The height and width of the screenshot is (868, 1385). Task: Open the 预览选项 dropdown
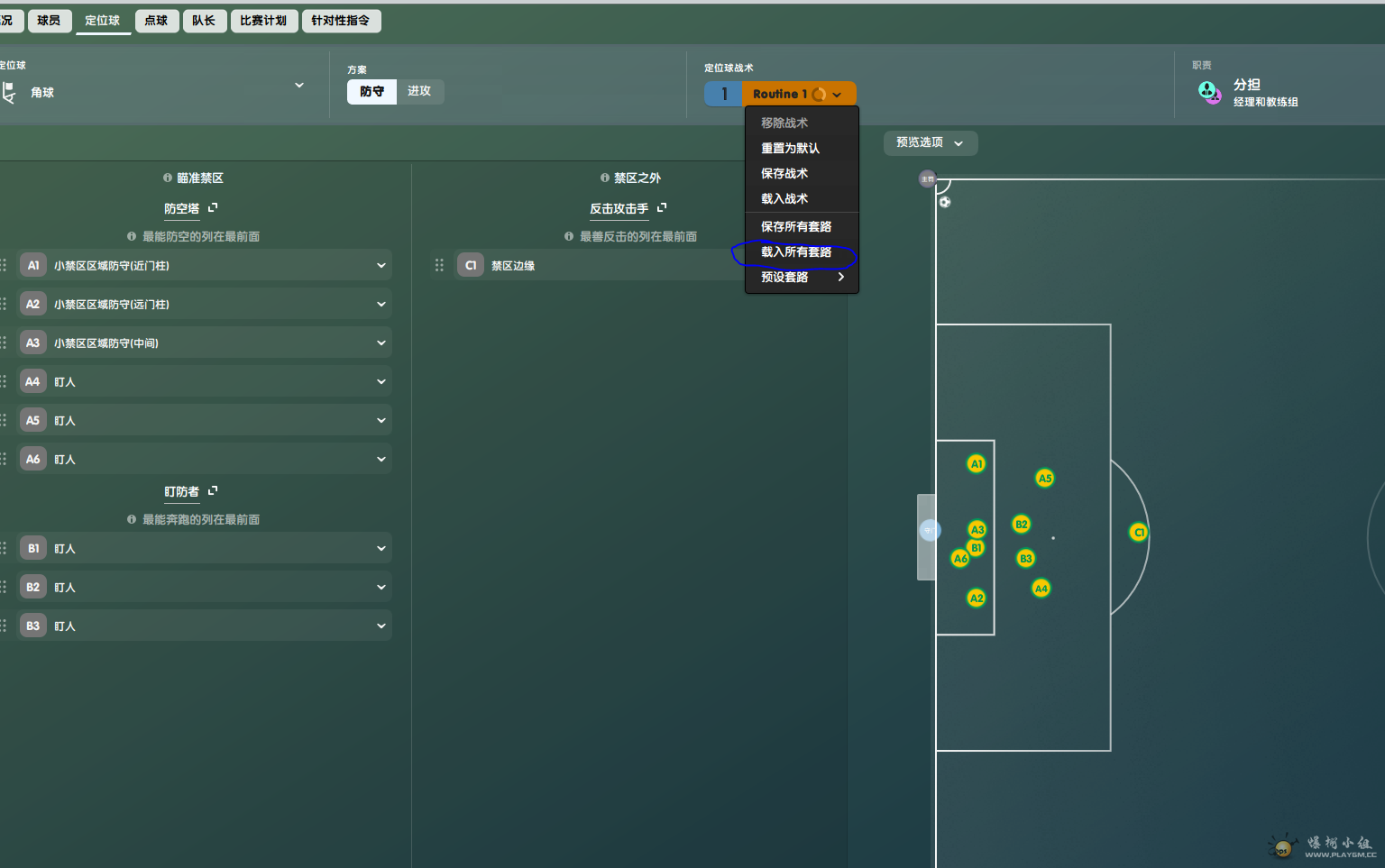[x=930, y=142]
